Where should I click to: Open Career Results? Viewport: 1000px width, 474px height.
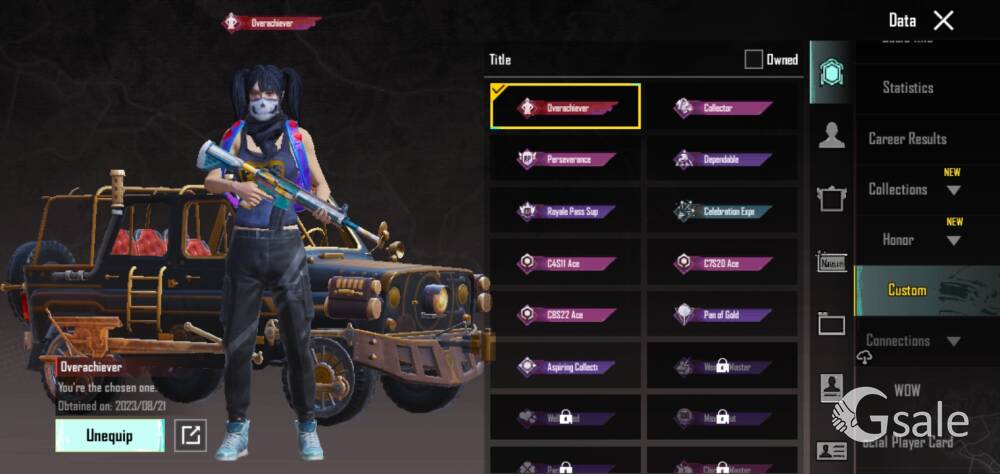point(907,139)
